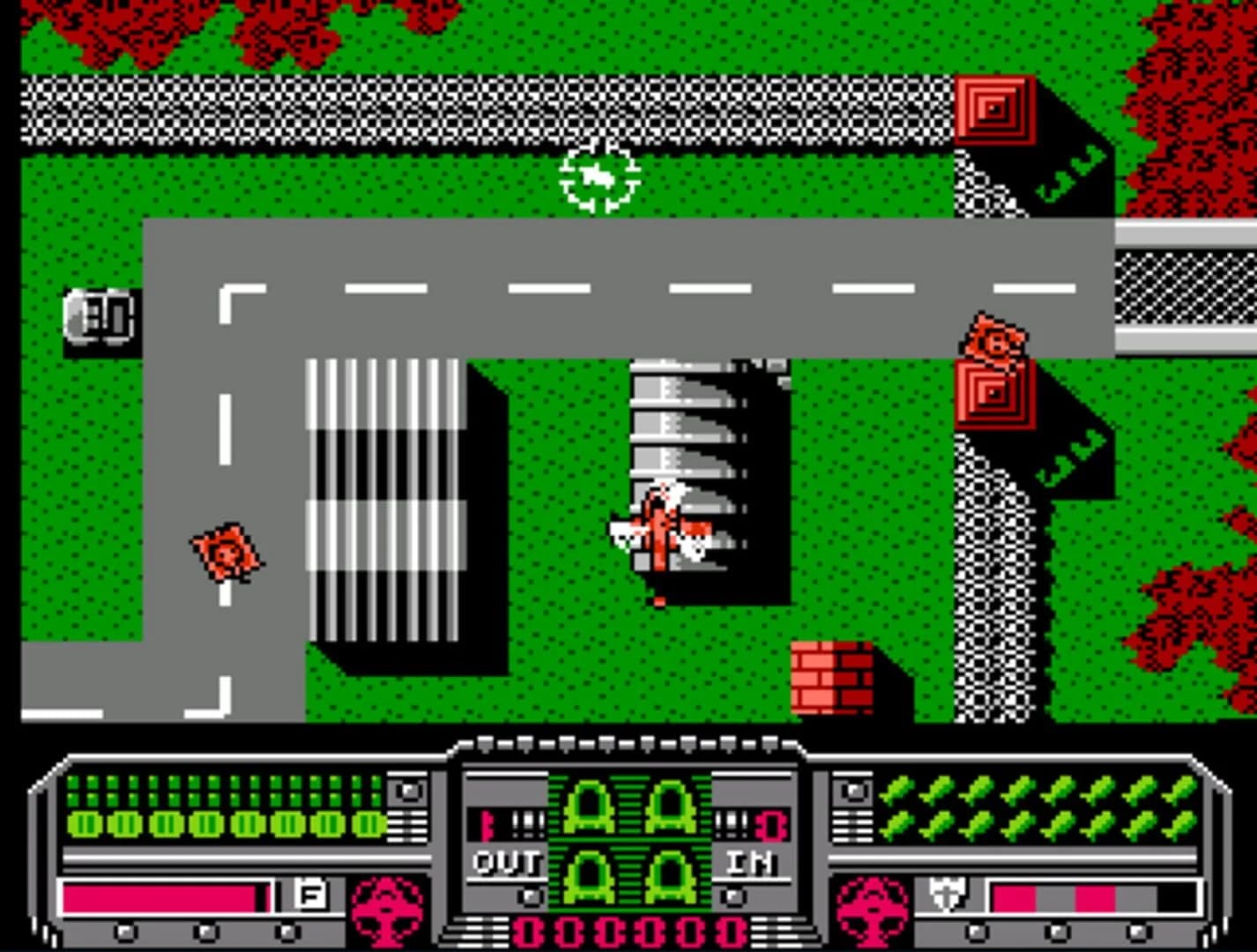Click the shield emblem beside the damage bar
This screenshot has width=1257, height=952.
click(x=948, y=893)
